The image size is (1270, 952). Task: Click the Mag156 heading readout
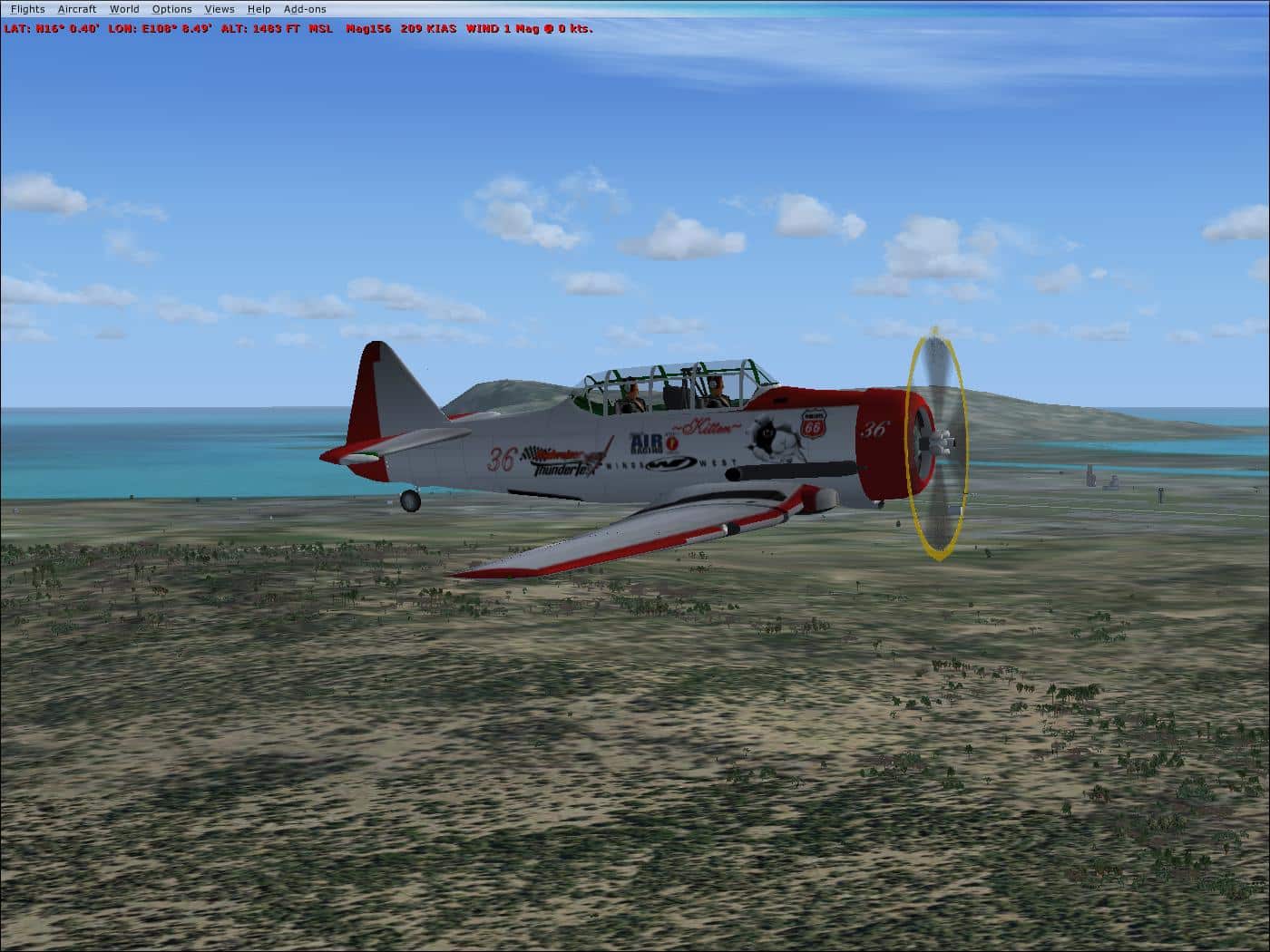coord(369,28)
